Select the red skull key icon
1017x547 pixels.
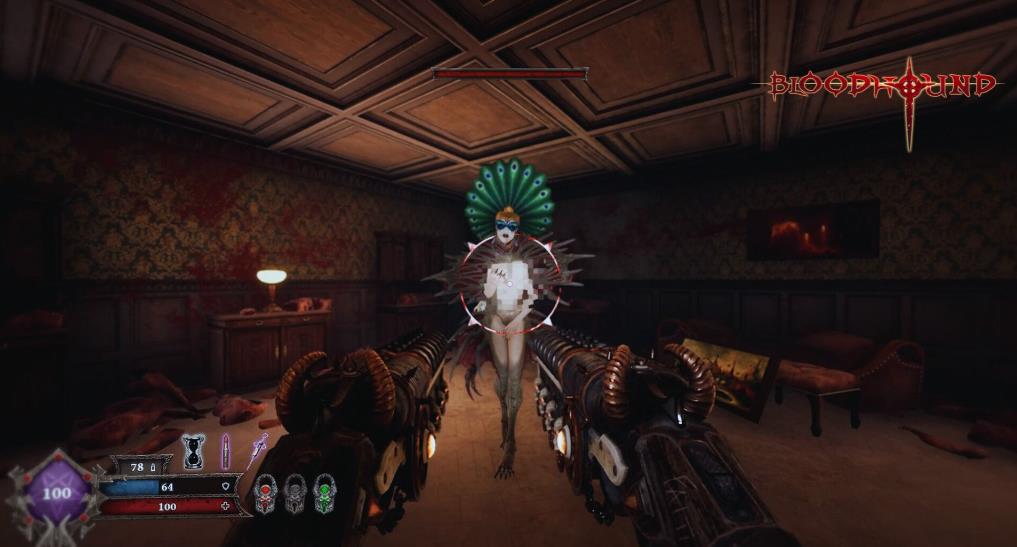(x=265, y=492)
